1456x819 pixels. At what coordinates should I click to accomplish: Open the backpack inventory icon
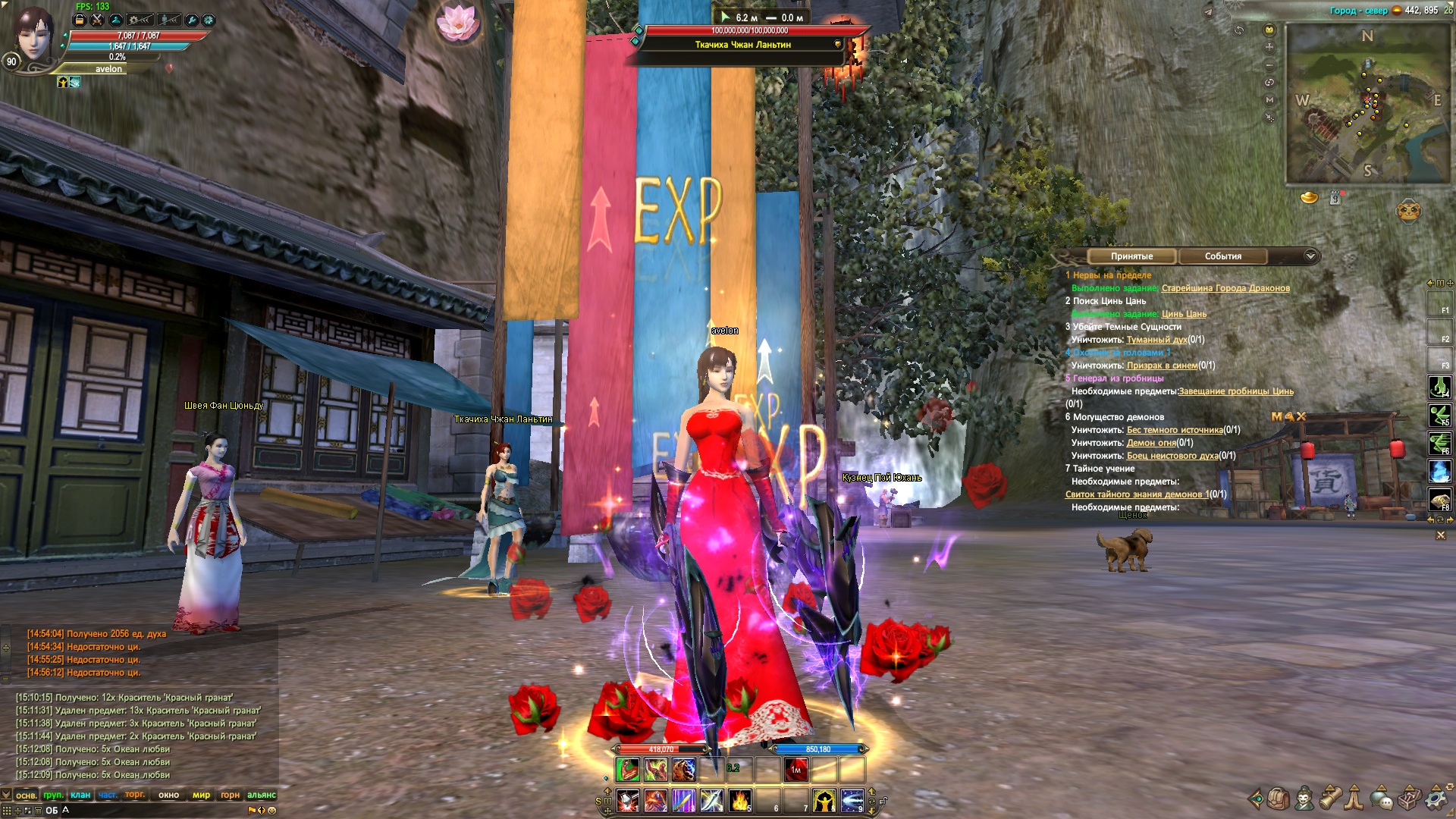(x=1279, y=799)
